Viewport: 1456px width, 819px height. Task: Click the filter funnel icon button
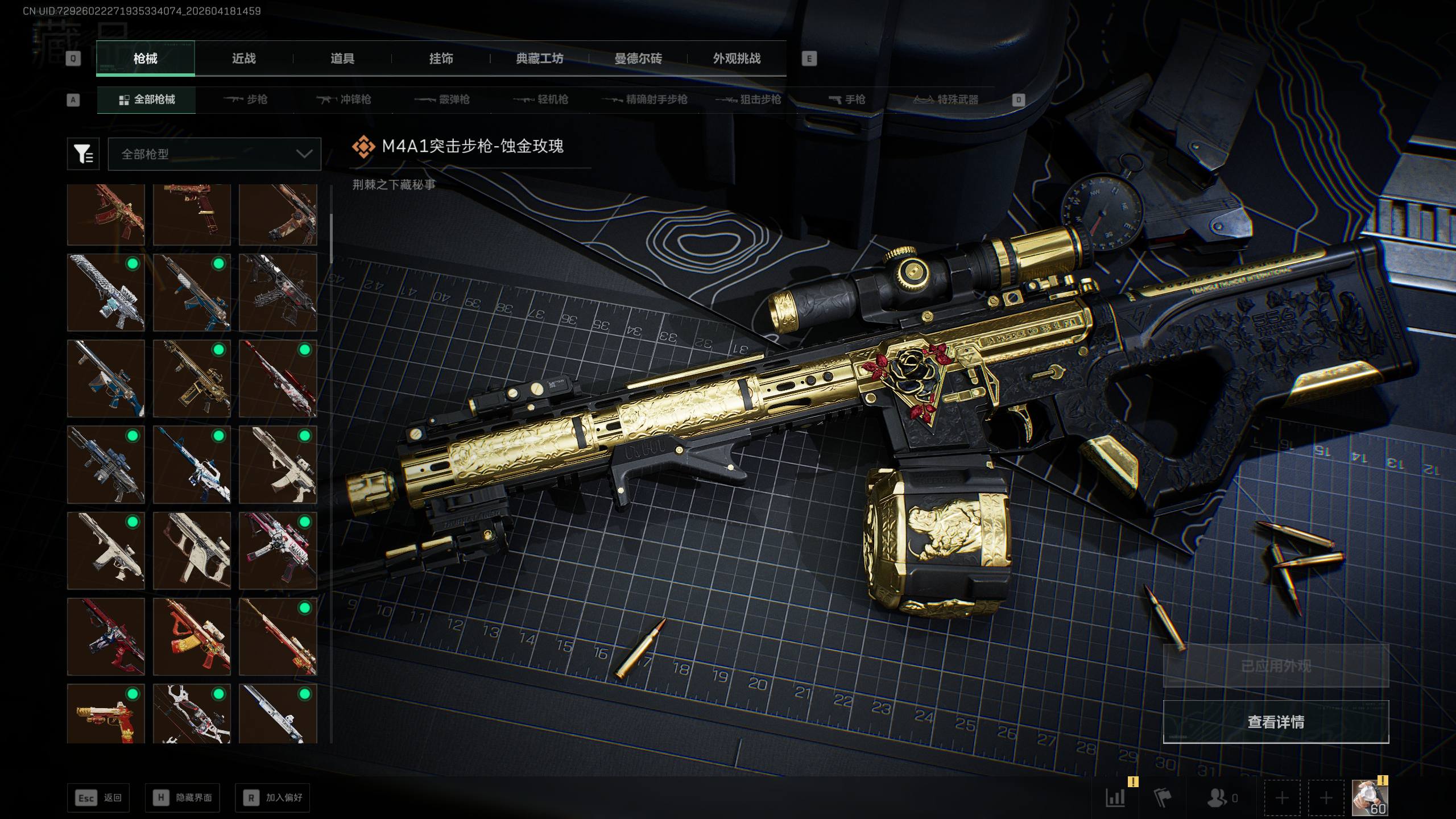coord(83,154)
